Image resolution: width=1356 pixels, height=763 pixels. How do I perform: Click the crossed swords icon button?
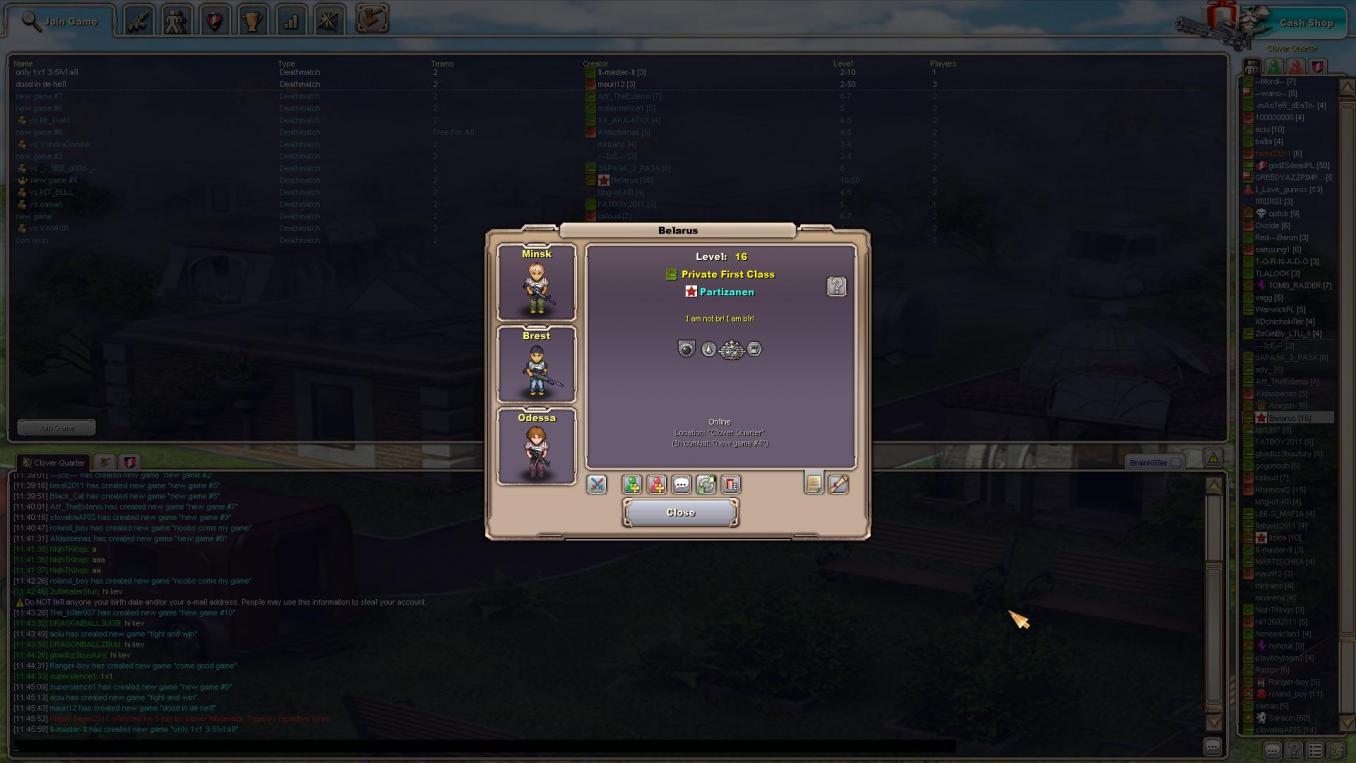(x=596, y=485)
